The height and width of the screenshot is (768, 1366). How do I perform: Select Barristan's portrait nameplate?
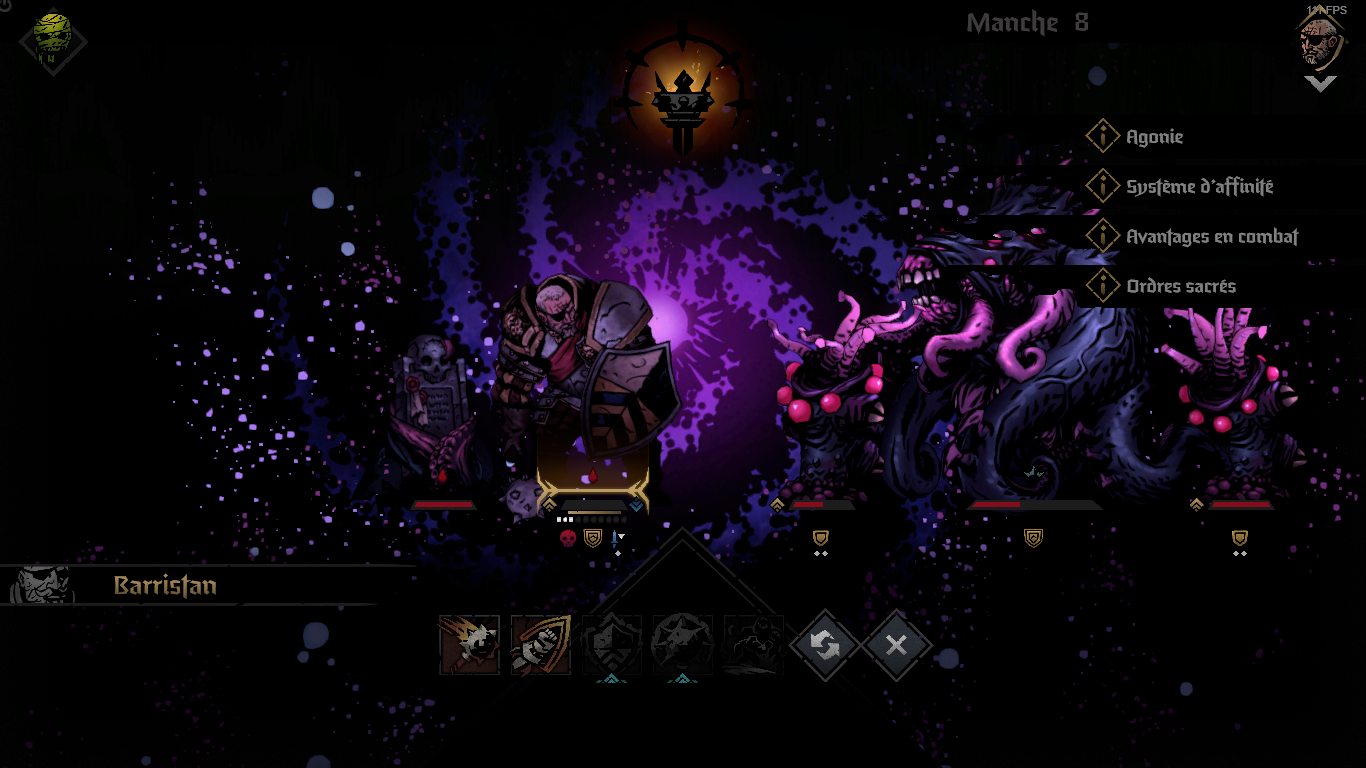pyautogui.click(x=165, y=585)
